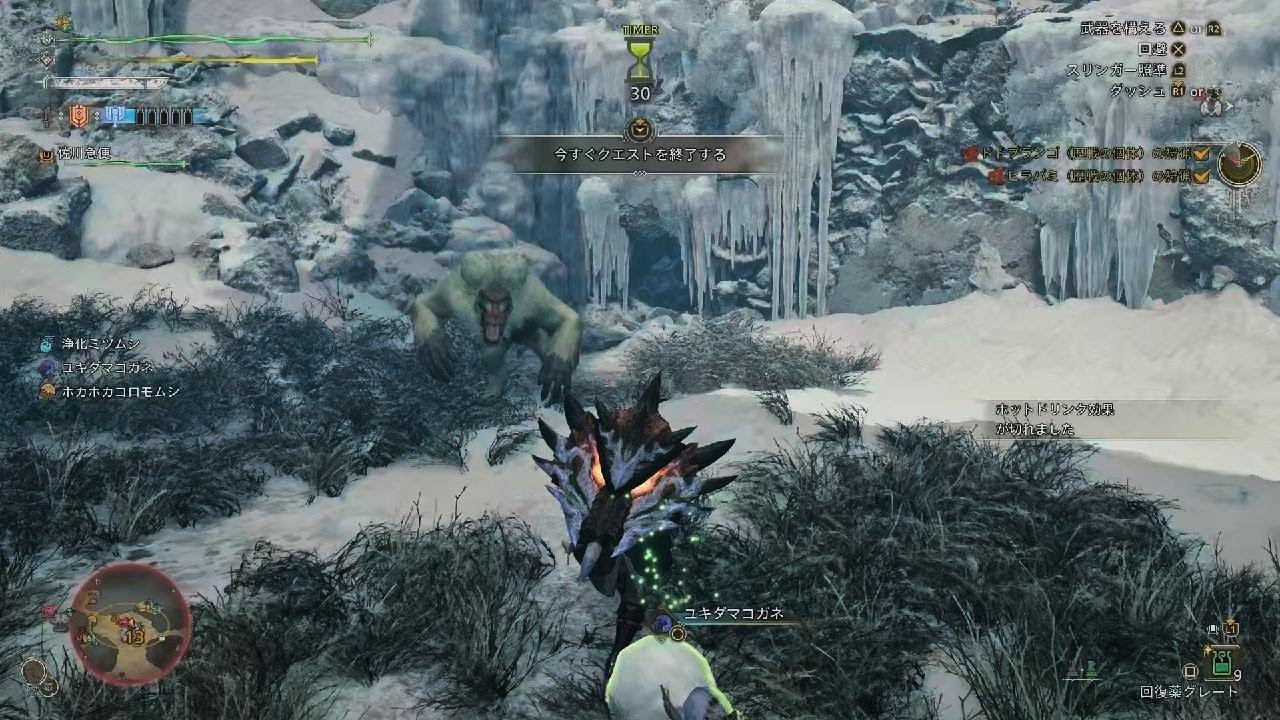
Task: Select the 今すぐクエストを終了する banner
Action: (x=640, y=152)
